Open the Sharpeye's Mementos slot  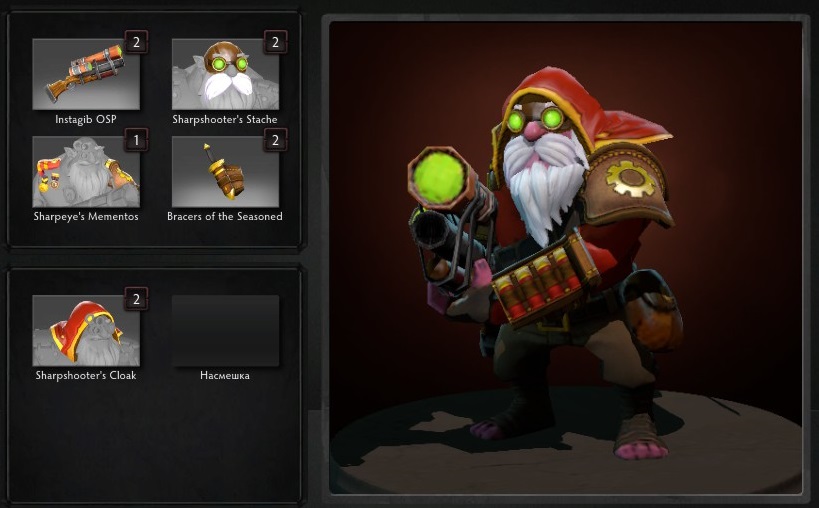pos(86,171)
